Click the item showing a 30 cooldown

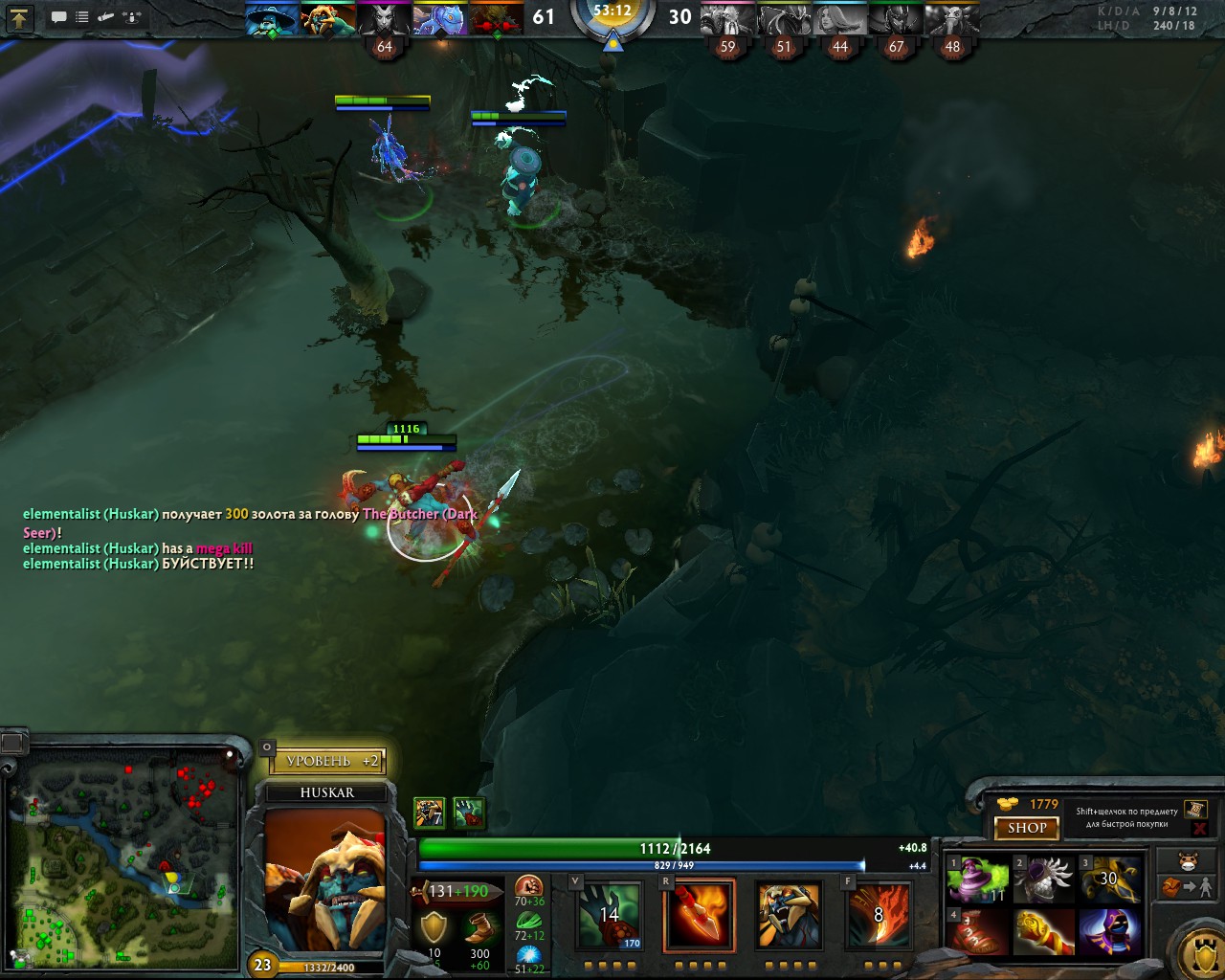click(1109, 880)
